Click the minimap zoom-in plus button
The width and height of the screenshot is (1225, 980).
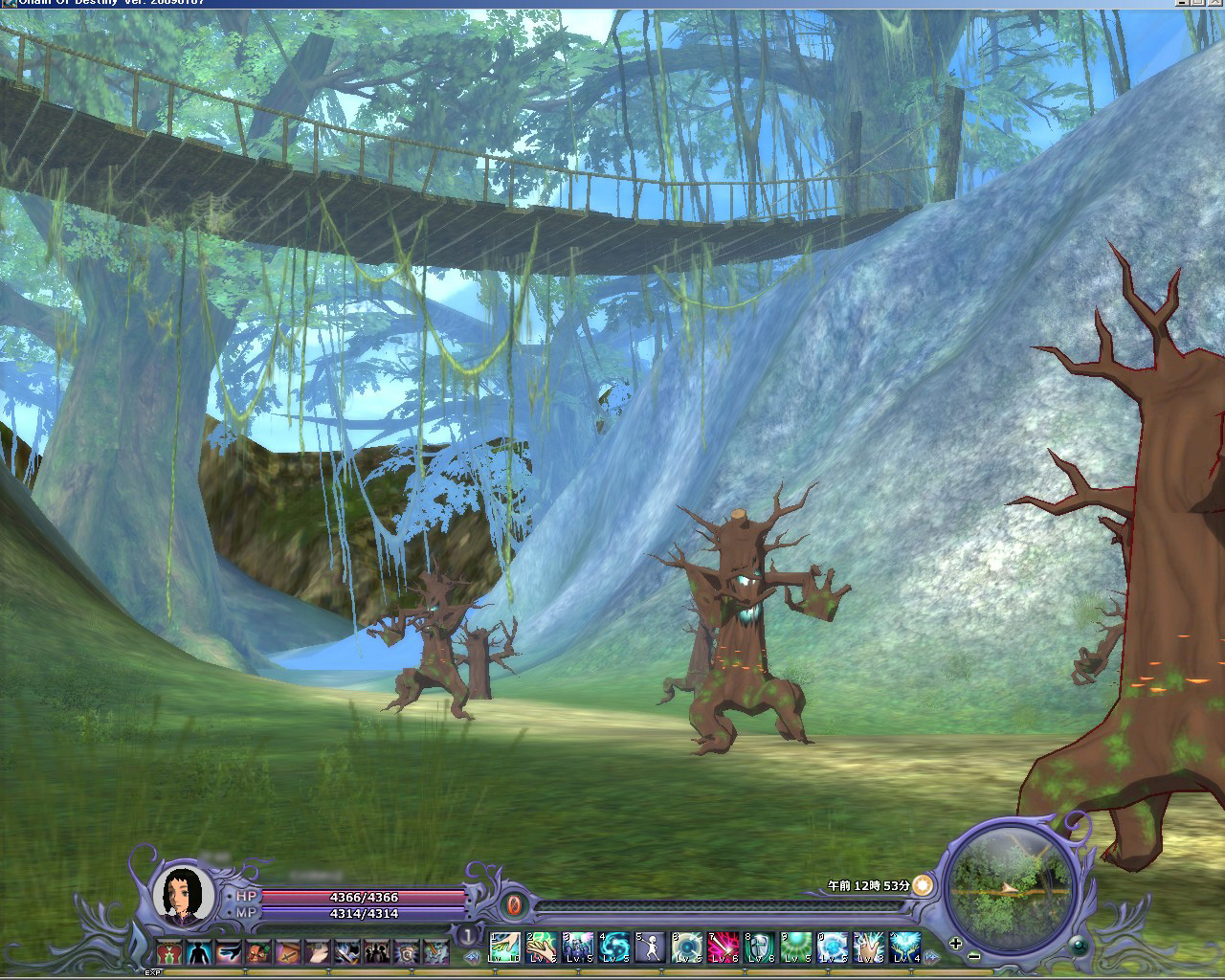click(956, 943)
